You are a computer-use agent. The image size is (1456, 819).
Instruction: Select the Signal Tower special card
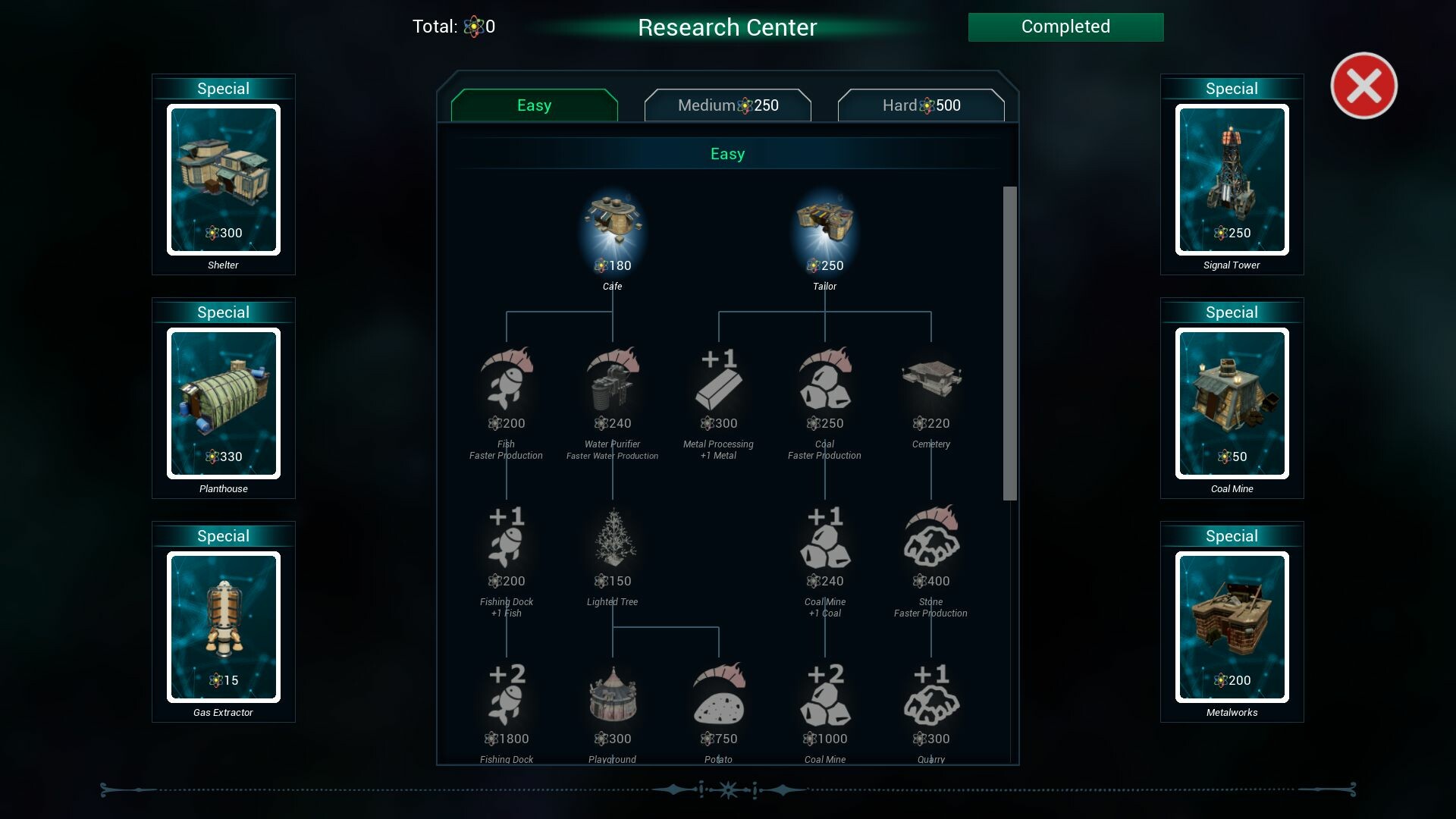coord(1232,179)
